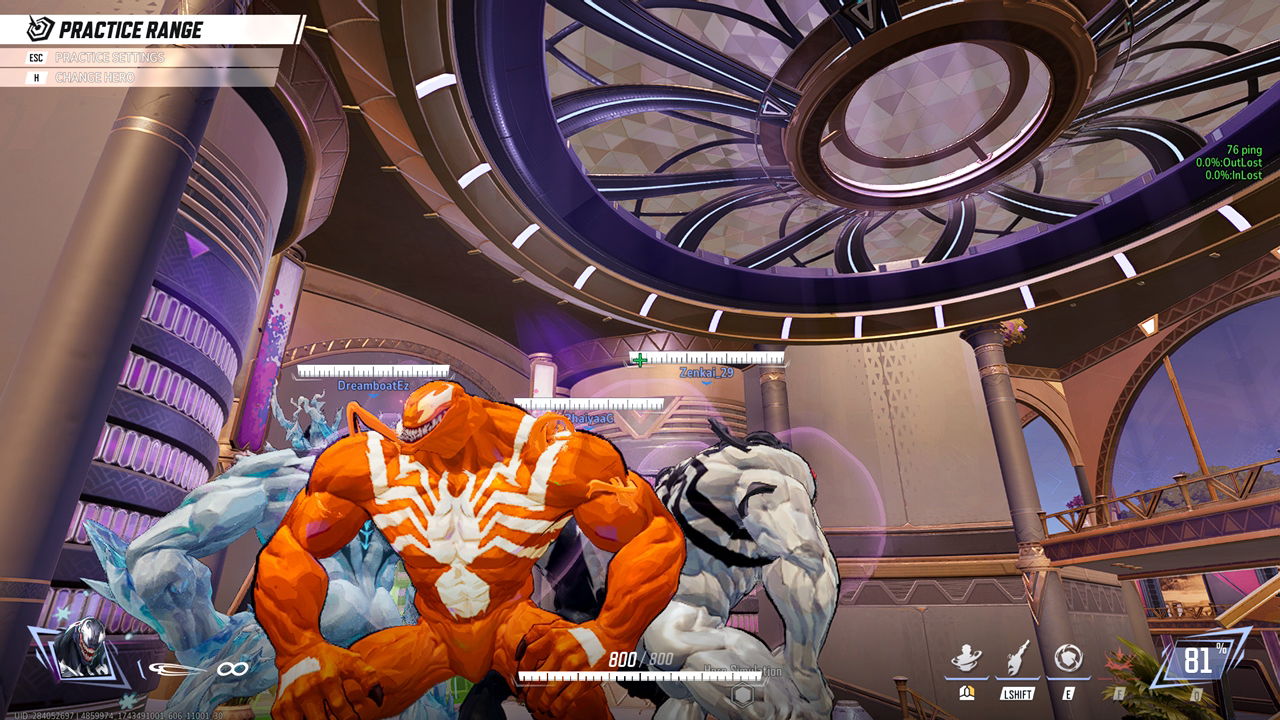Viewport: 1280px width, 720px height.
Task: Click the LSHIFT Venom Swing ability icon
Action: tap(1015, 655)
